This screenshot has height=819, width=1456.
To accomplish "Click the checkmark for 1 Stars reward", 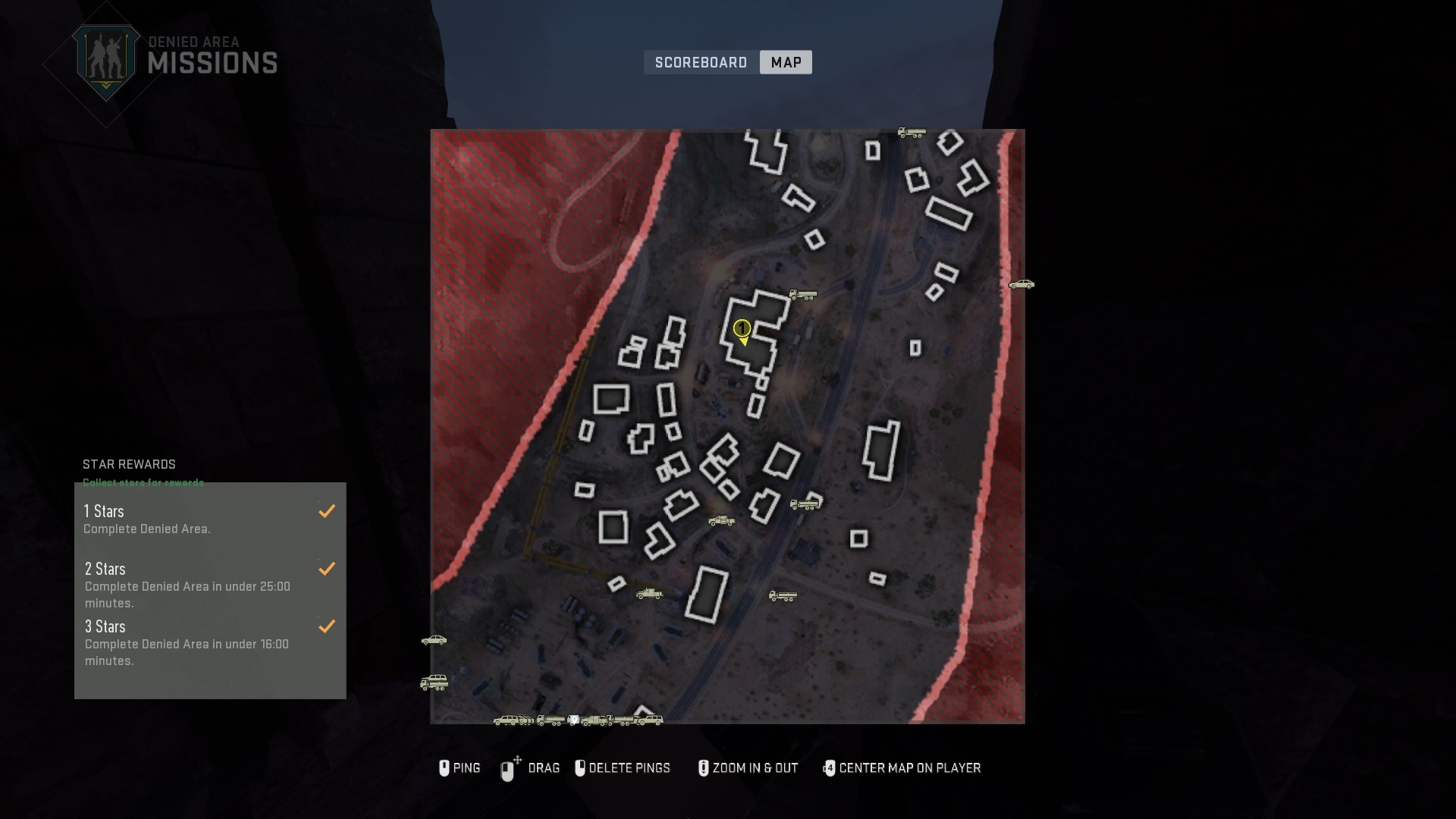I will 327,510.
